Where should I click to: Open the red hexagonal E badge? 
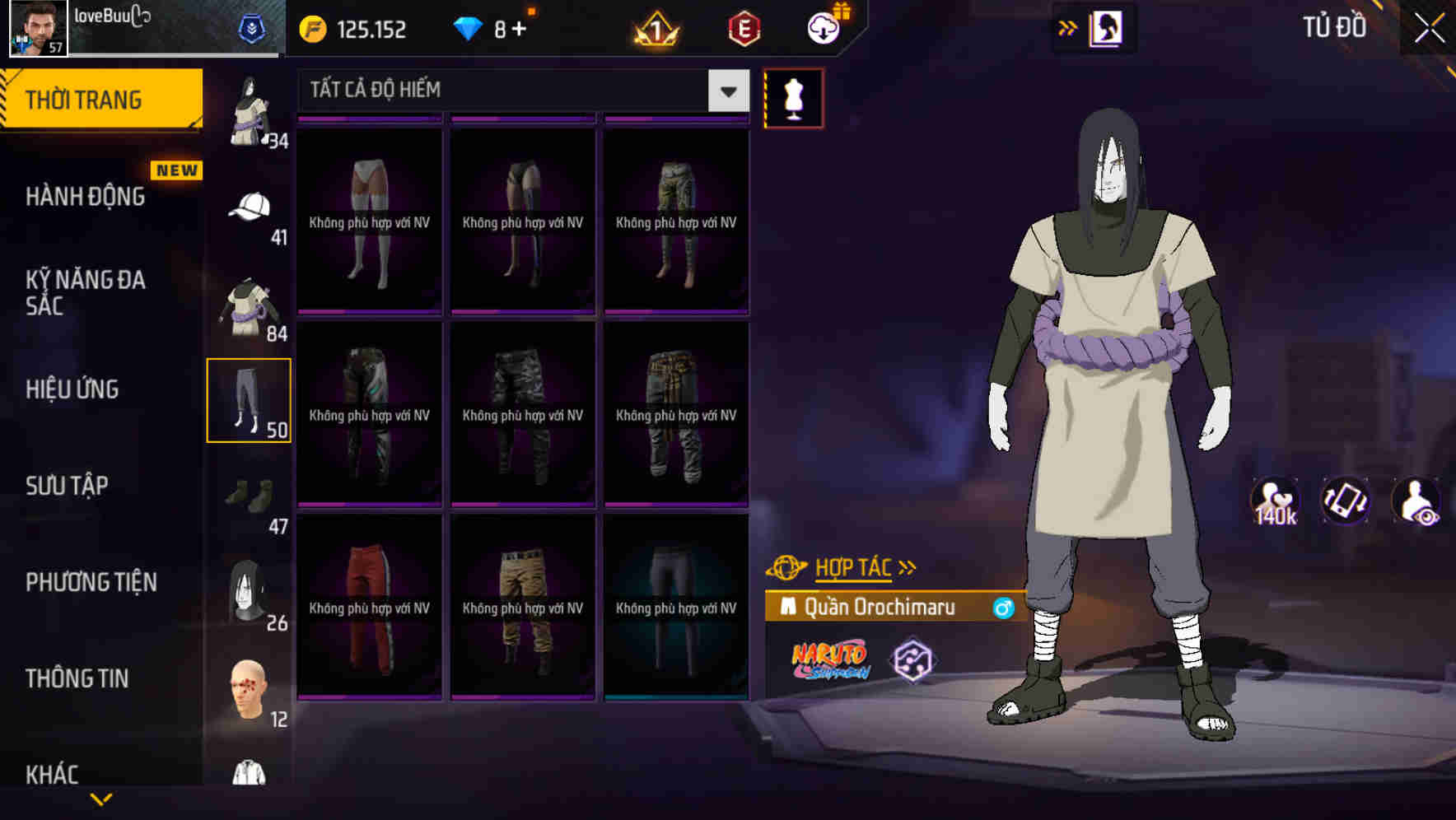tap(744, 27)
